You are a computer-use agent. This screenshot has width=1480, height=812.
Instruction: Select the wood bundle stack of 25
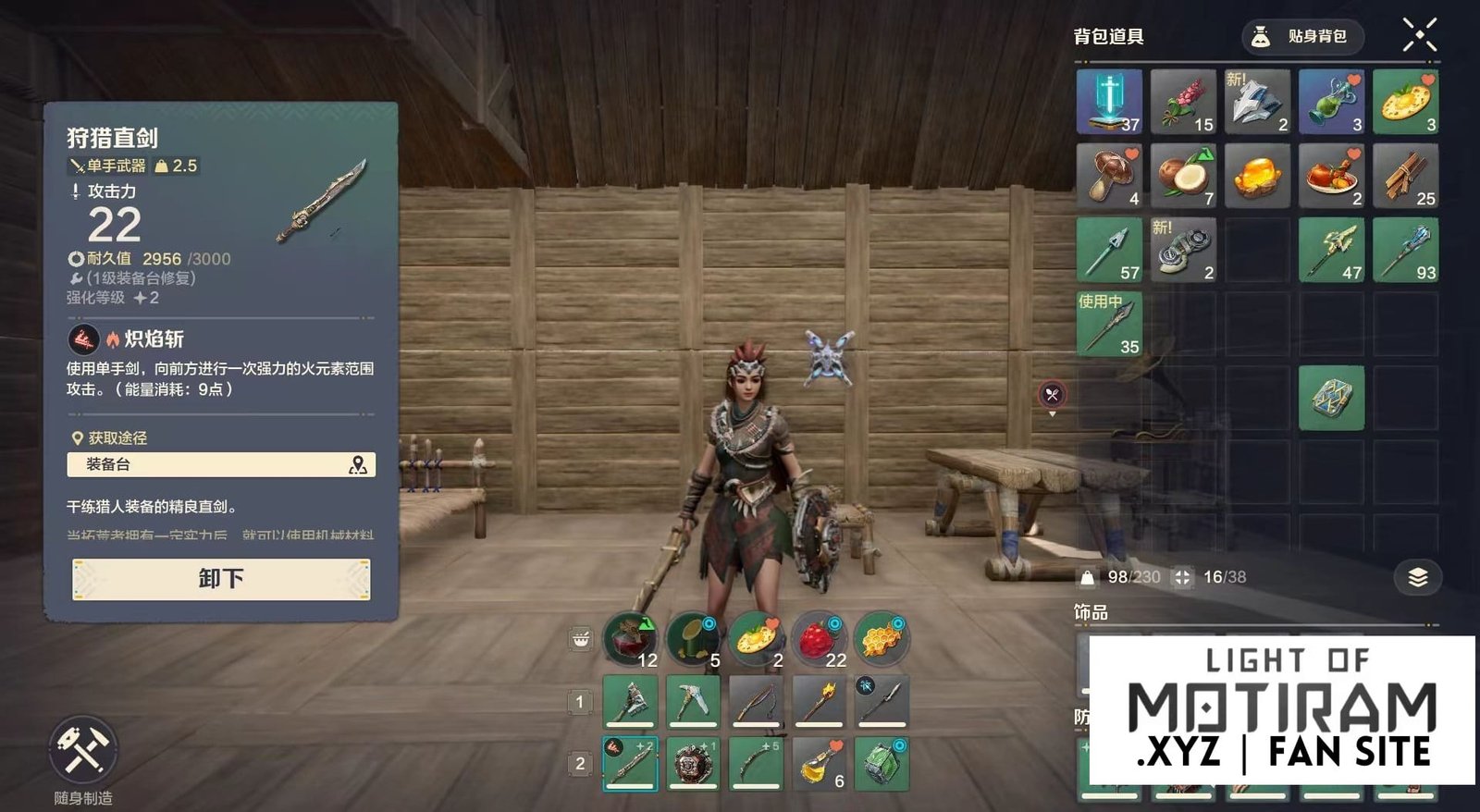coord(1405,175)
